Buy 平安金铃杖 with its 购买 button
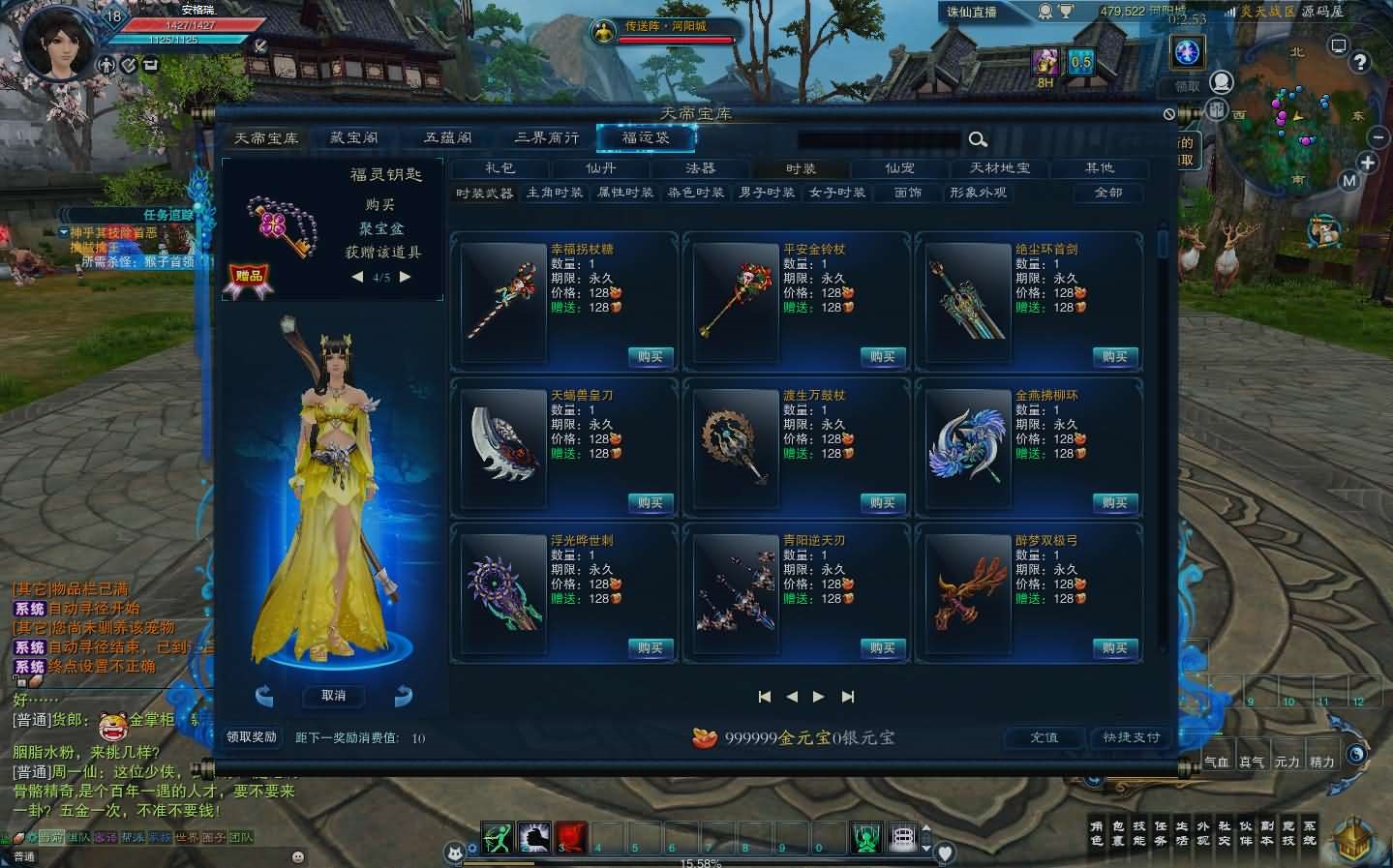This screenshot has height=868, width=1393. pos(882,357)
